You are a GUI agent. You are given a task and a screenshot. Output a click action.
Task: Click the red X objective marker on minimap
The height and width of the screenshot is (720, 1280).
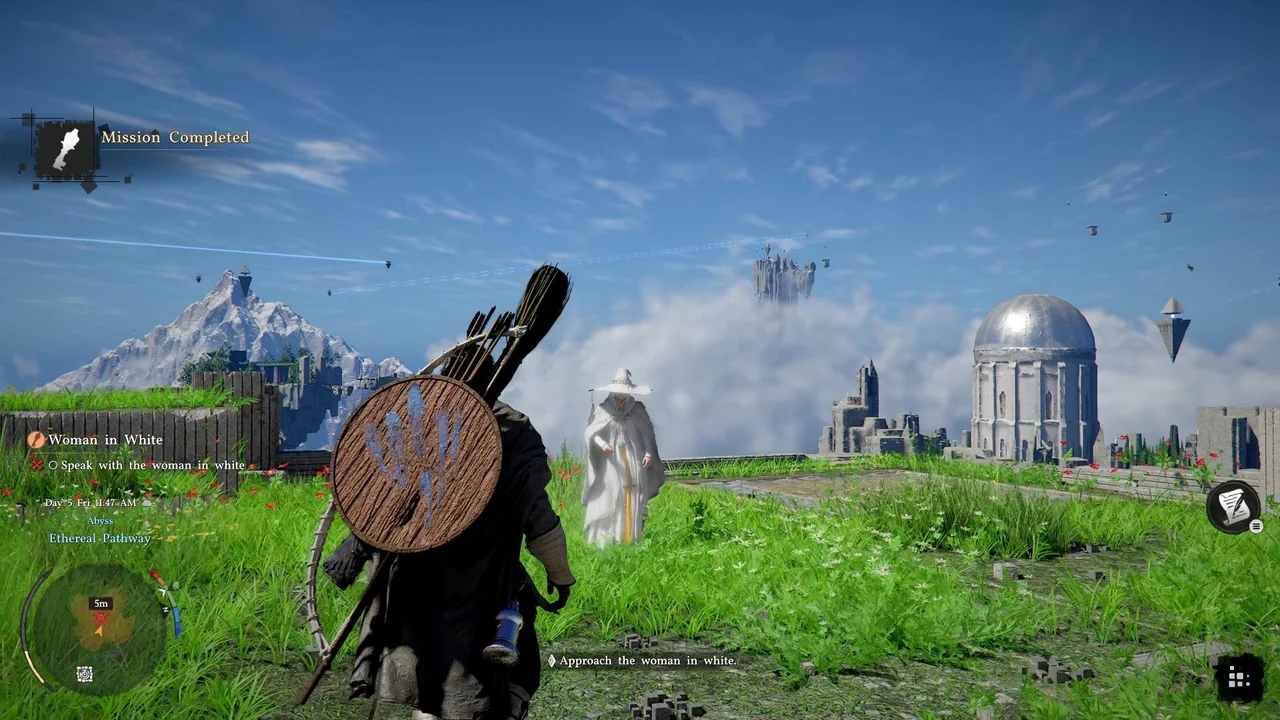[100, 620]
